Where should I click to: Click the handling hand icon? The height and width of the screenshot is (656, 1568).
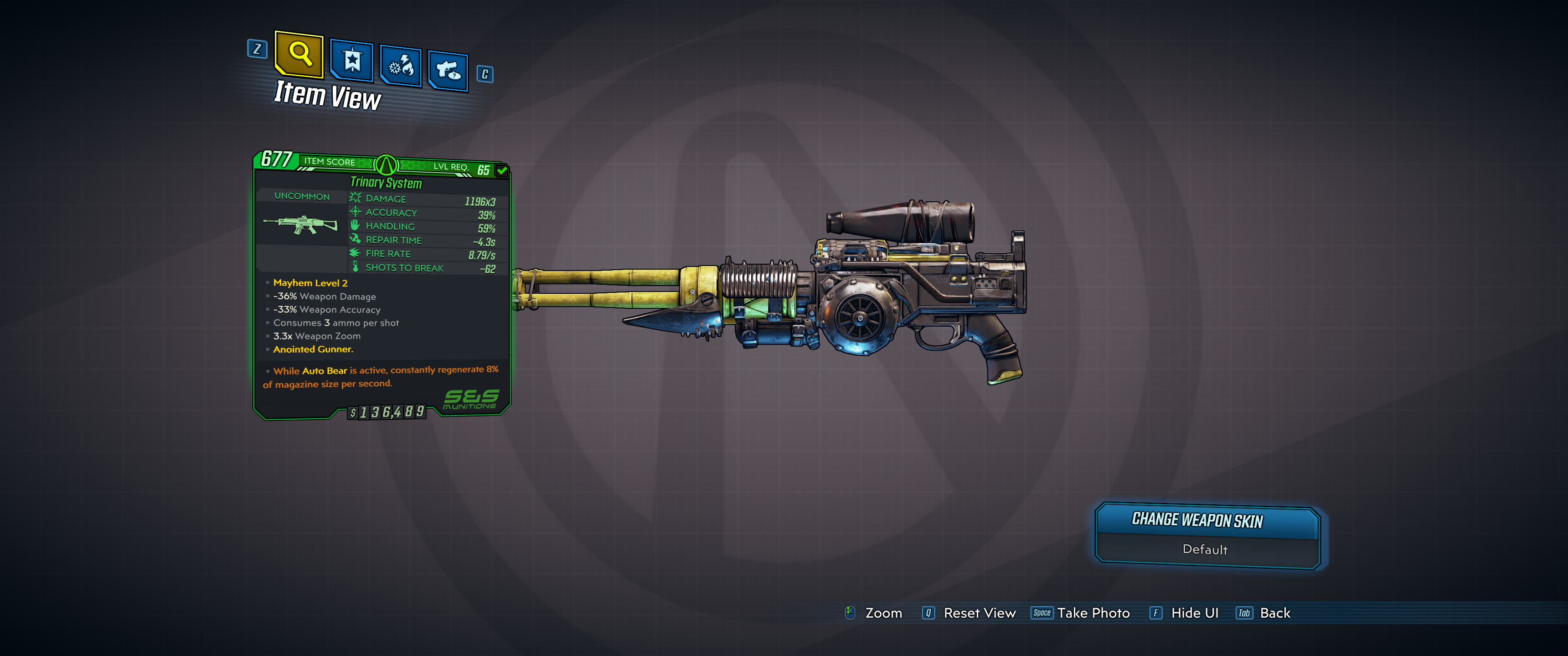[355, 225]
